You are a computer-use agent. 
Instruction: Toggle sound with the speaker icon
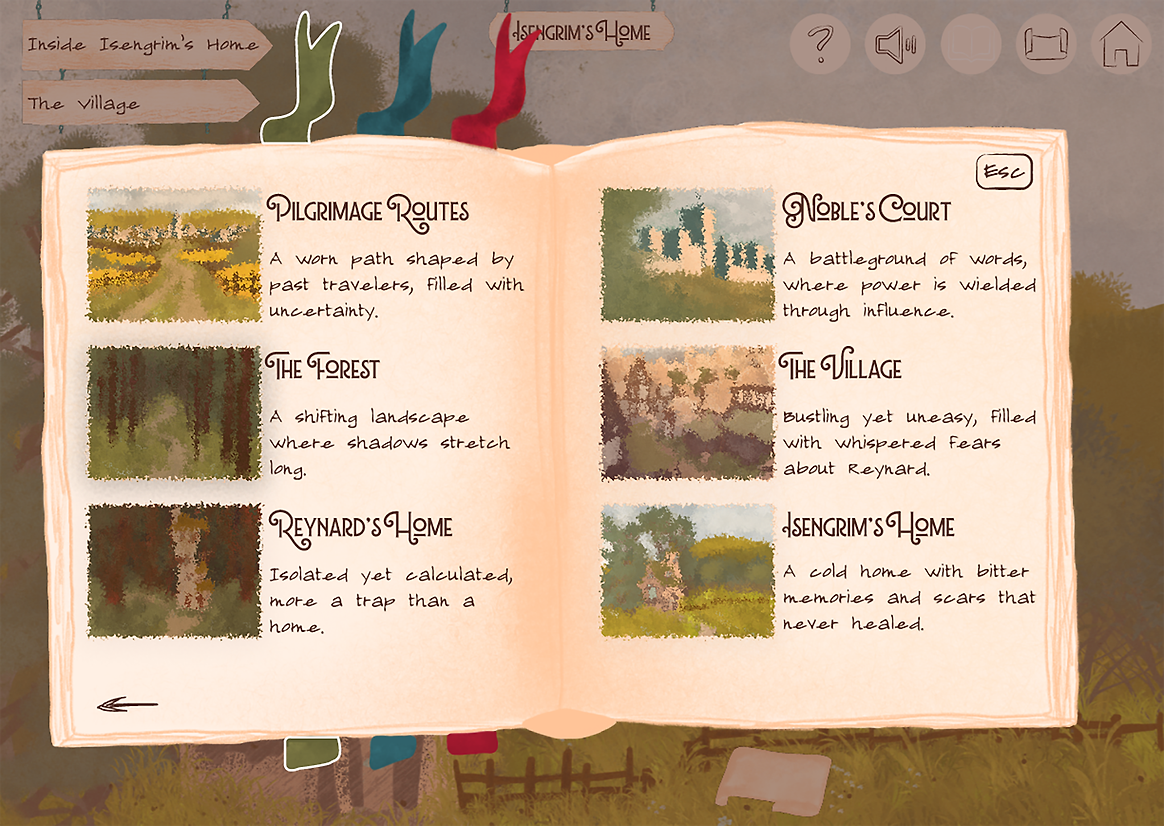(x=895, y=45)
